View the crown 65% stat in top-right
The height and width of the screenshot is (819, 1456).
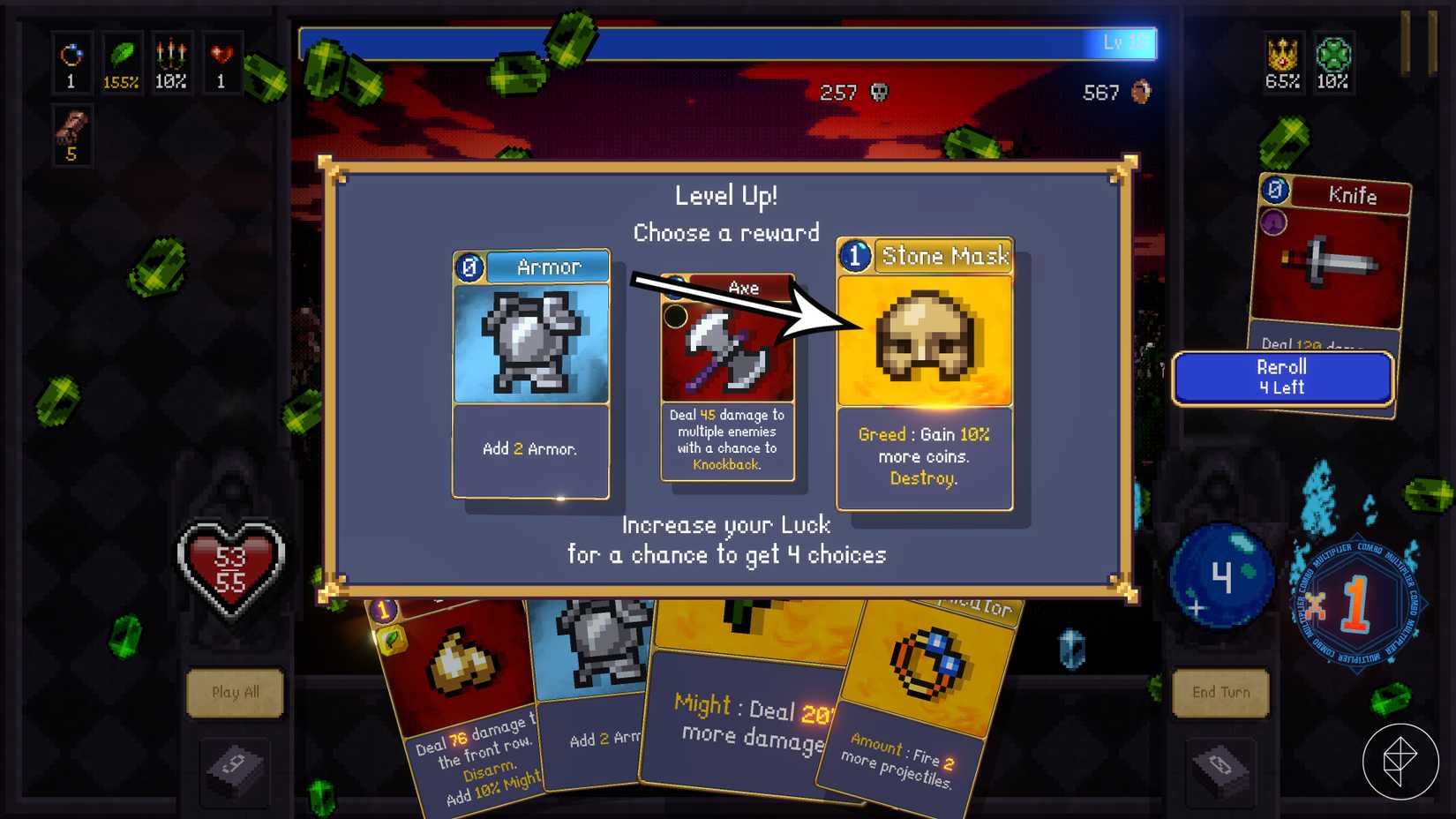[x=1281, y=62]
